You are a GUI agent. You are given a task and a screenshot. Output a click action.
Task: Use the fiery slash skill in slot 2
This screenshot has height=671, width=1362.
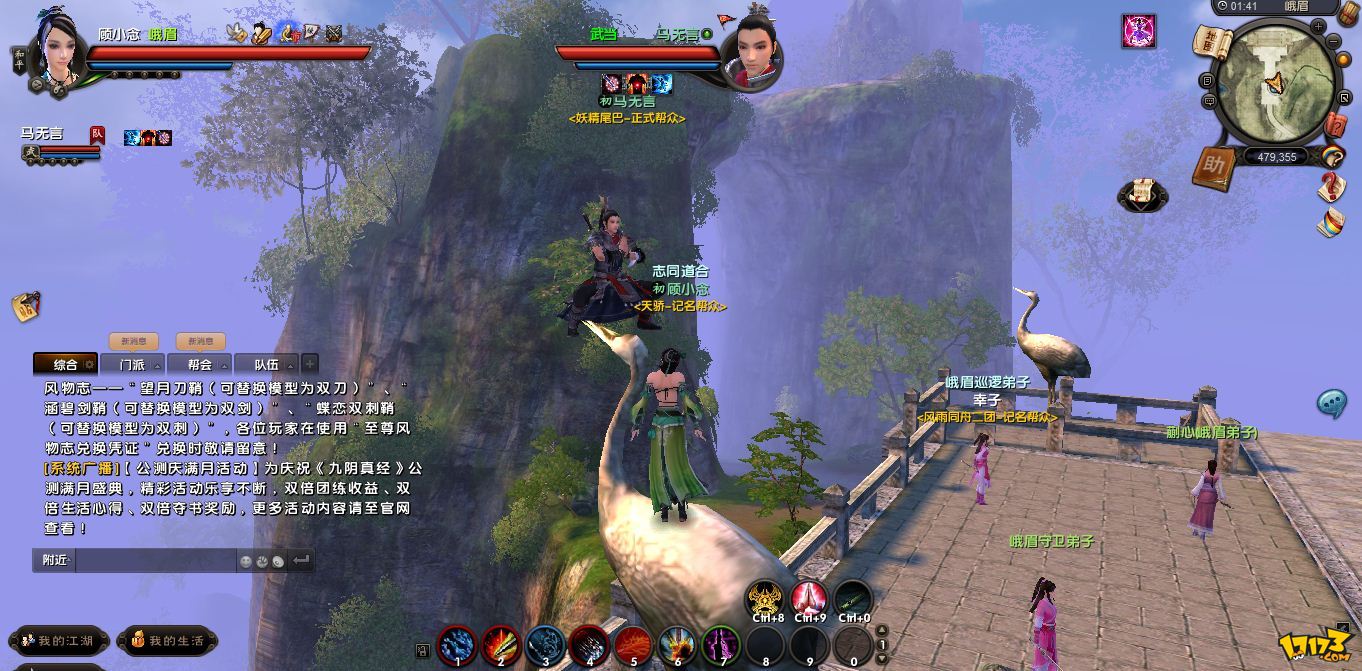click(501, 644)
